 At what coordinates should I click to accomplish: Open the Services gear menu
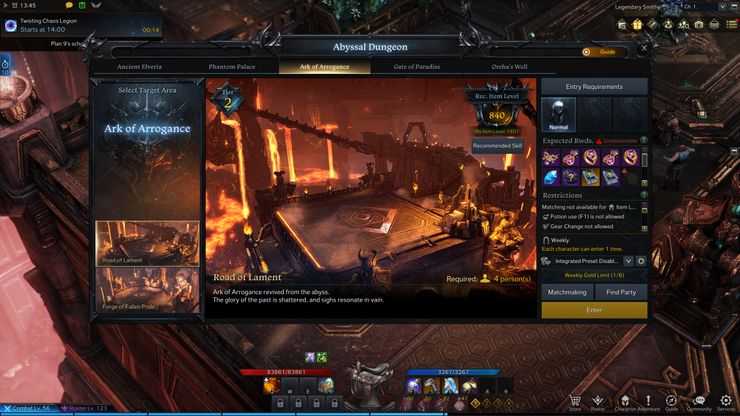(726, 401)
